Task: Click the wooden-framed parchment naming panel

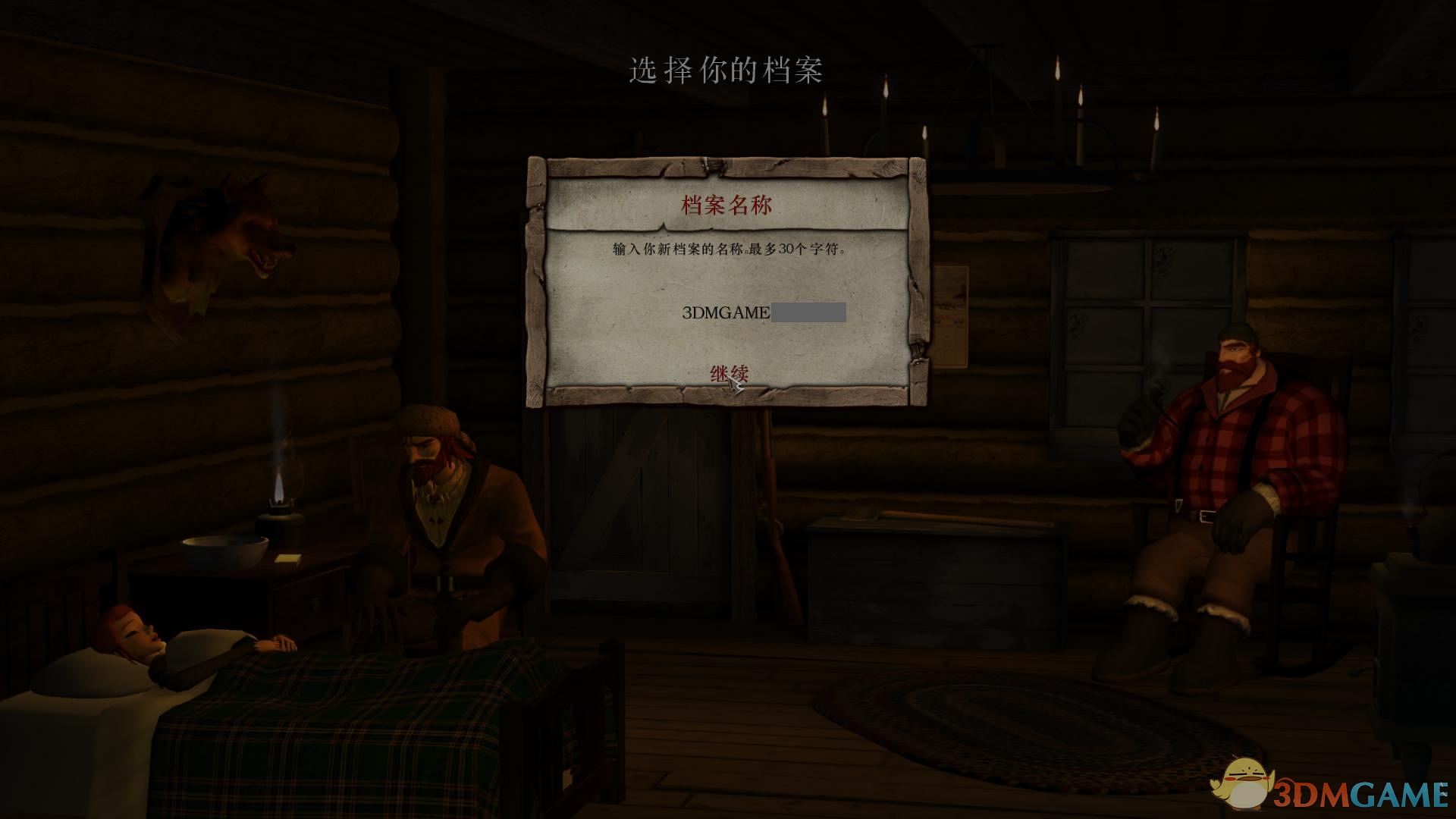Action: tap(724, 281)
